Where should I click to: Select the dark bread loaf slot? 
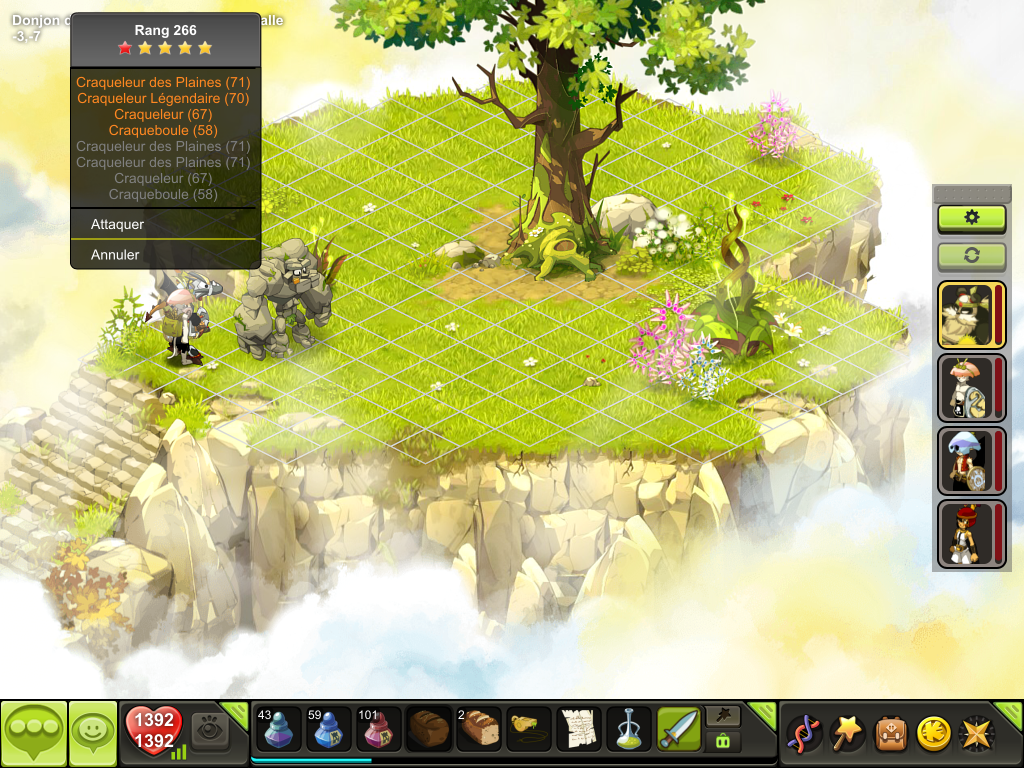point(429,729)
